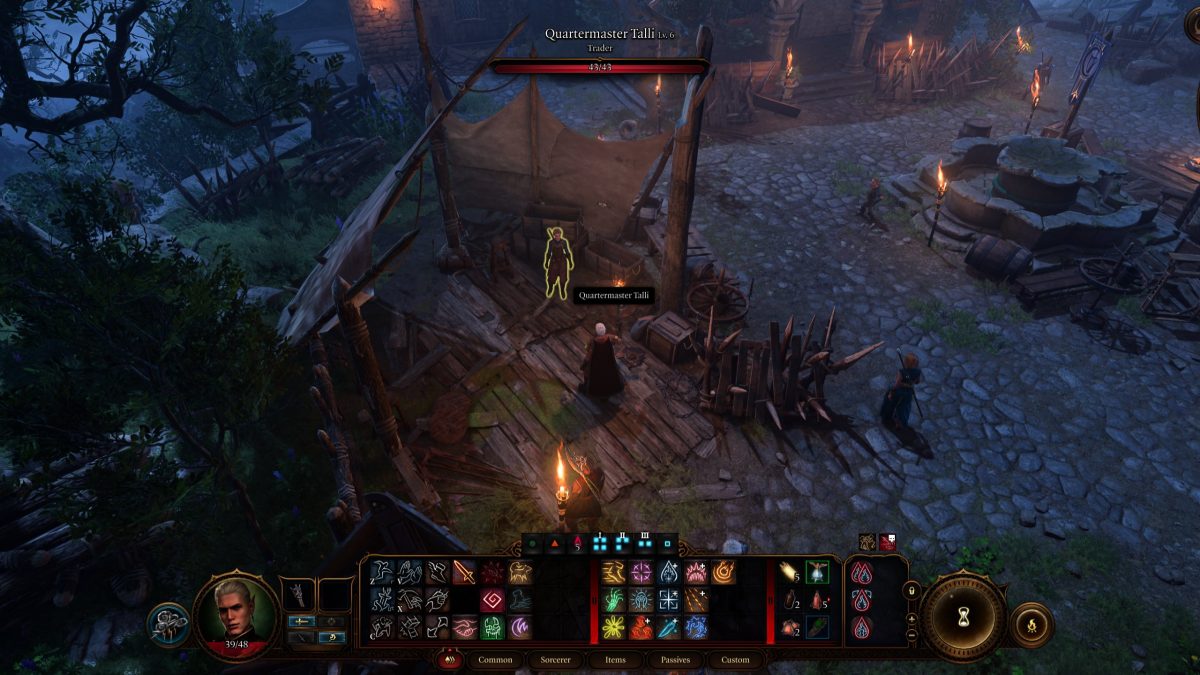
Task: Toggle the hotbar lock button
Action: pyautogui.click(x=911, y=591)
